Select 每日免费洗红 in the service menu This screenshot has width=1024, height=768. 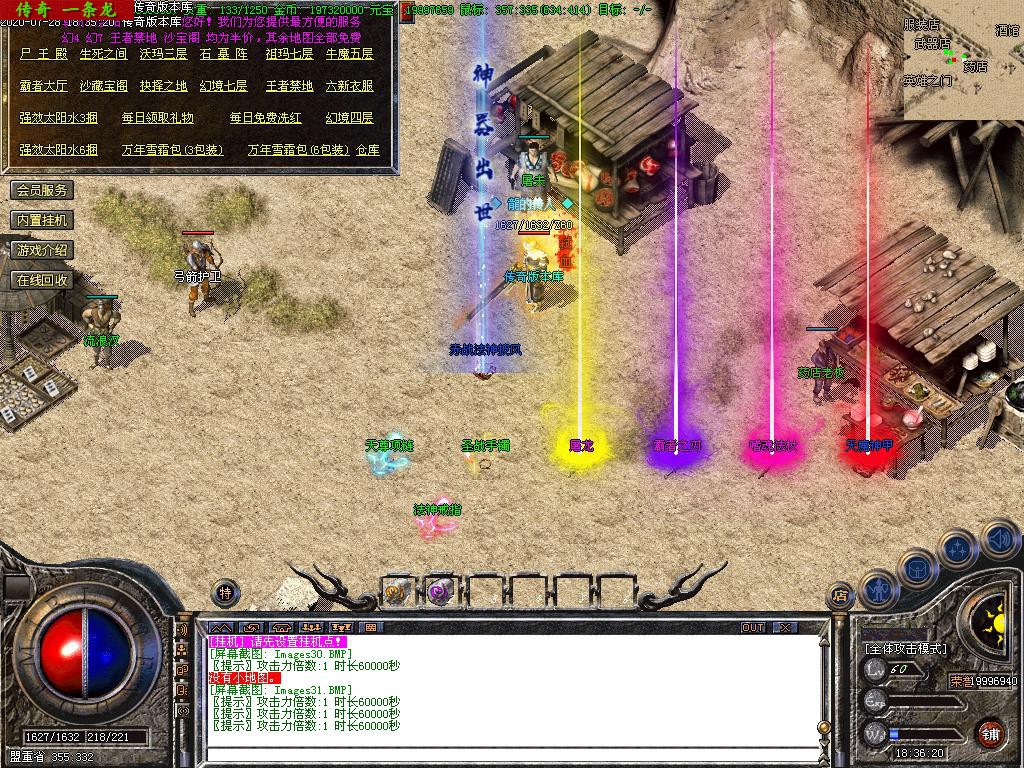(x=265, y=118)
